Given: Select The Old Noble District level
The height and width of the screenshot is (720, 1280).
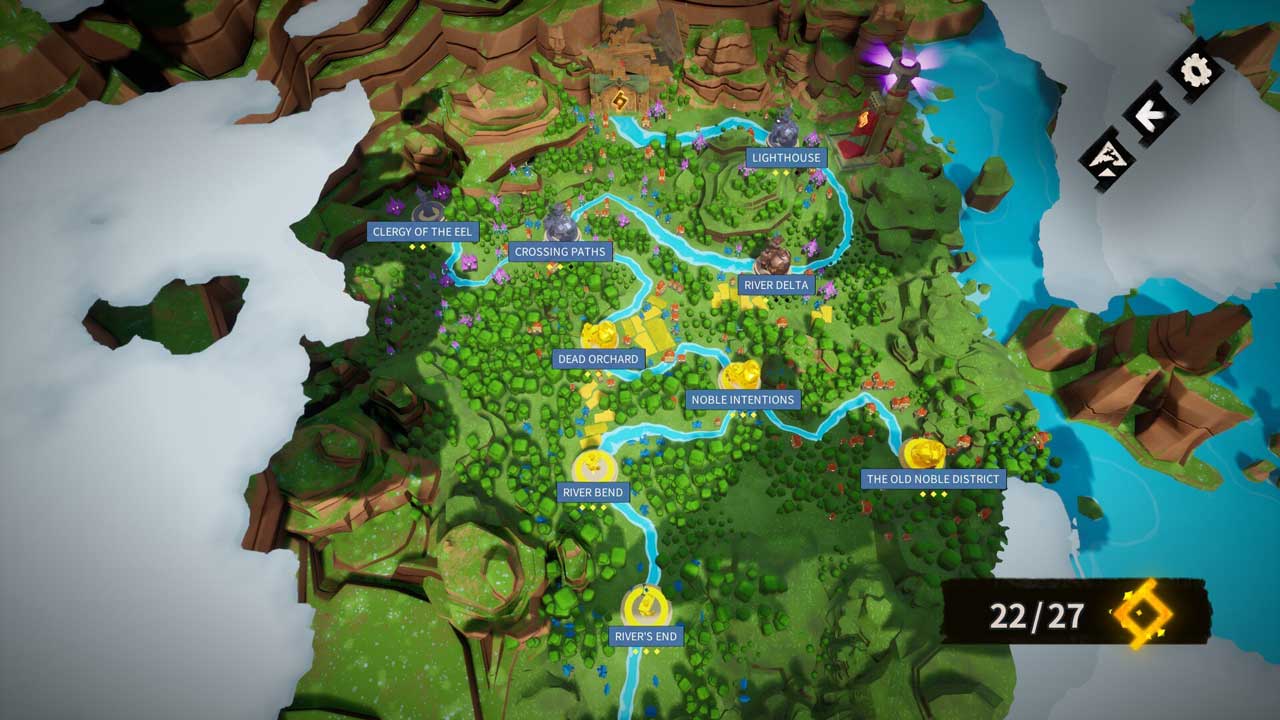Looking at the screenshot, I should (x=932, y=479).
